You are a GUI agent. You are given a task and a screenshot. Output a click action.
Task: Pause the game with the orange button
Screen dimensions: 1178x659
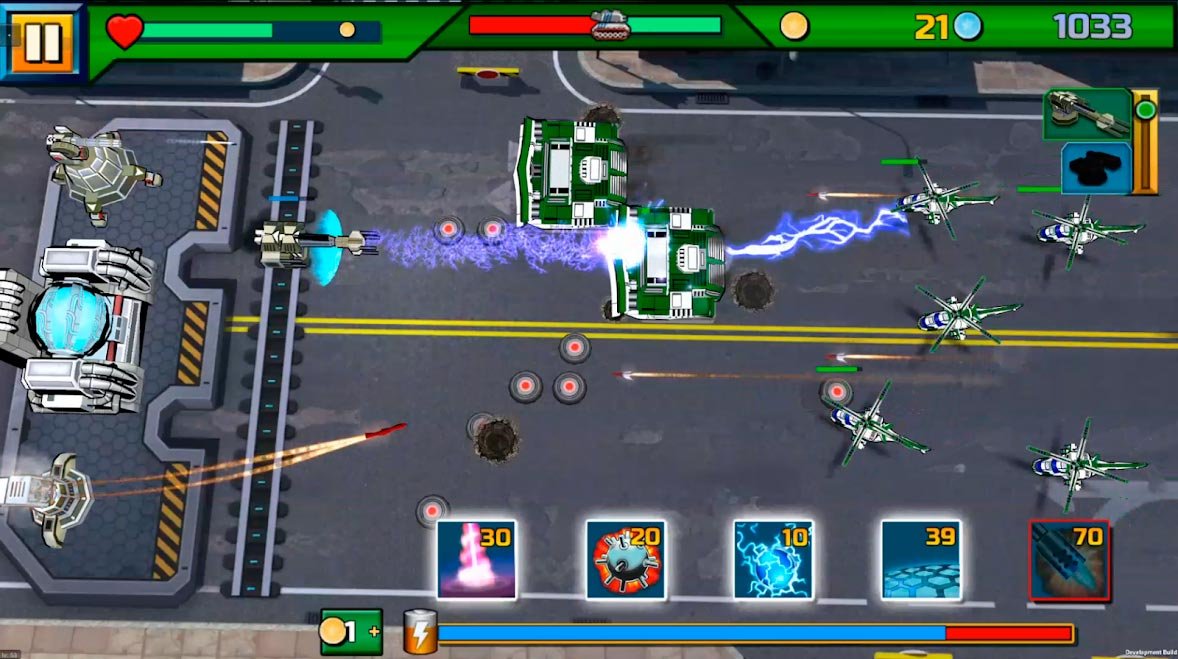[x=41, y=41]
